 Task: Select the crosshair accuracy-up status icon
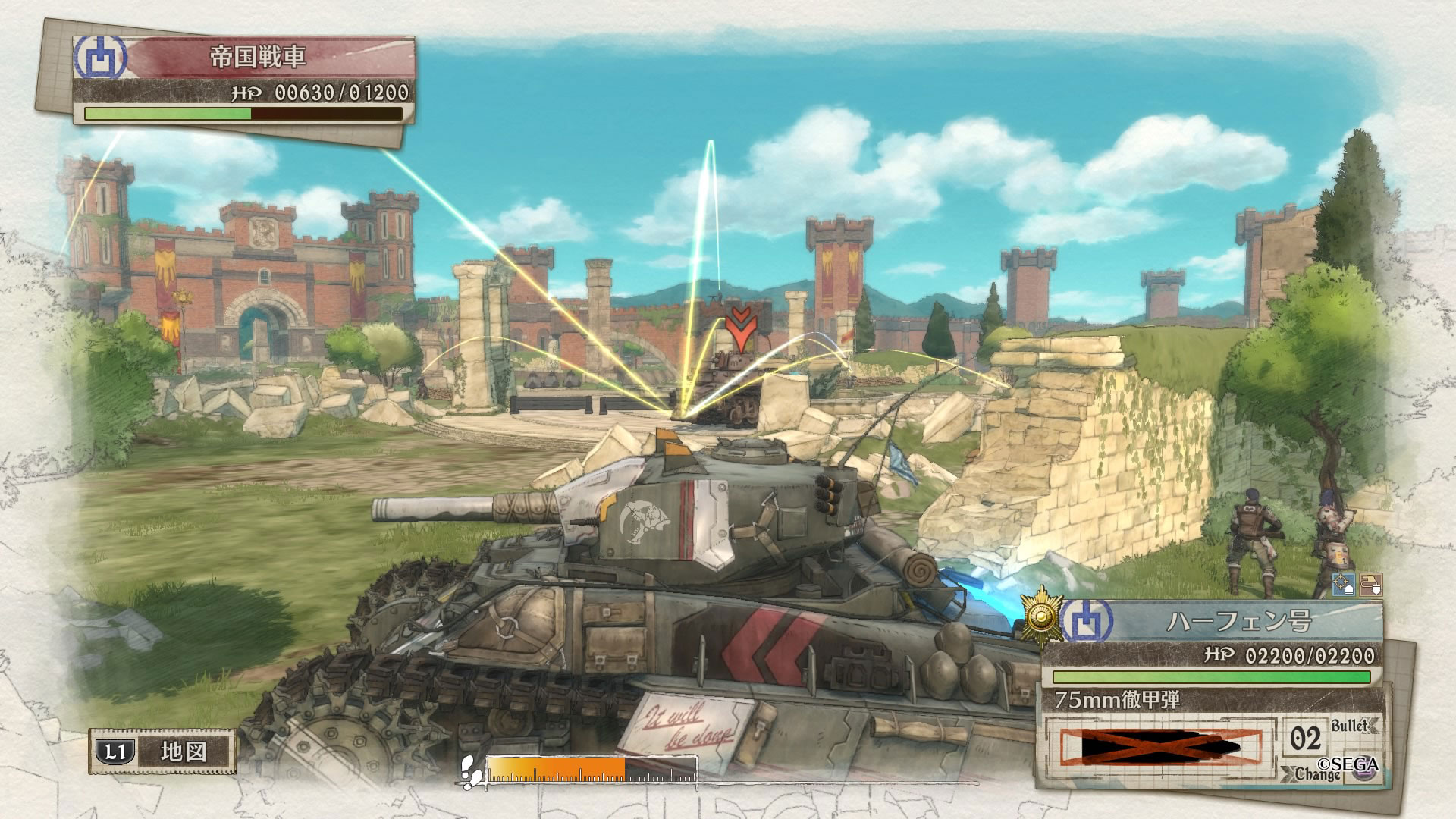1344,585
